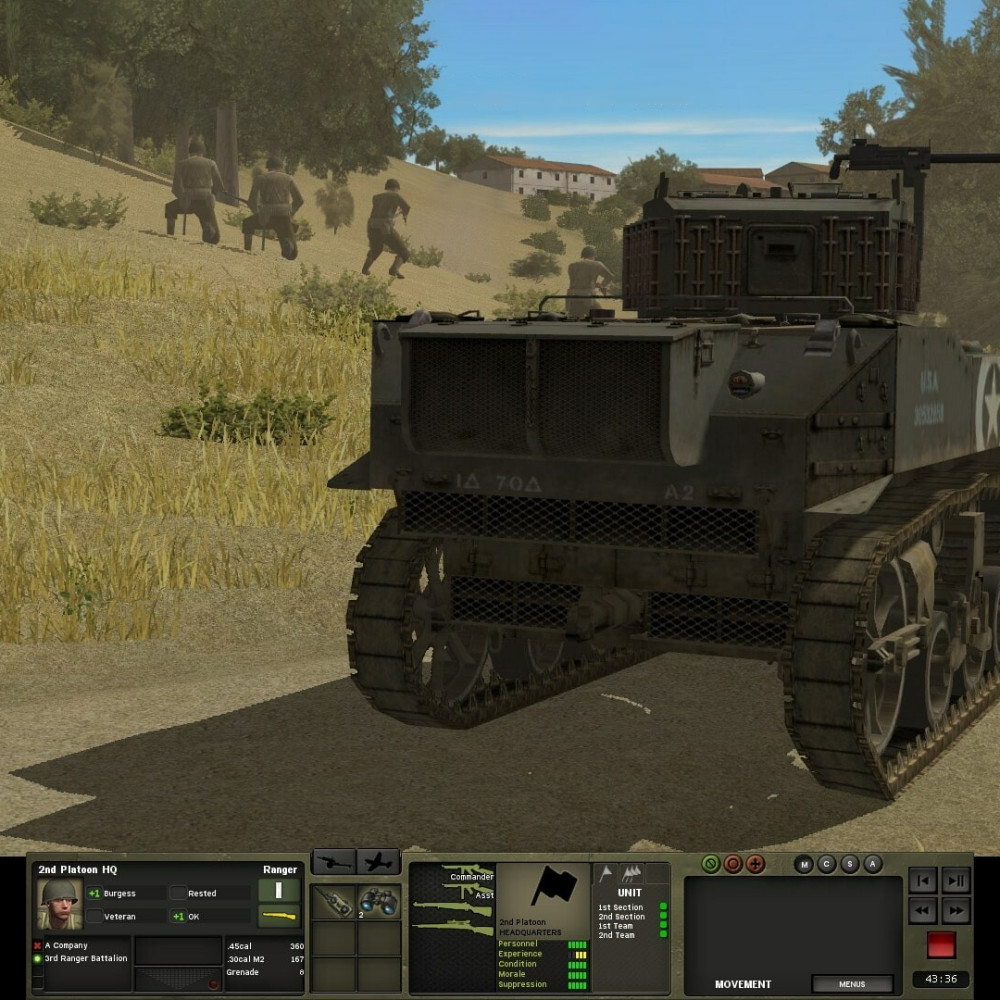1000x1000 pixels.
Task: Select the 1st Section unit row
Action: (x=621, y=908)
